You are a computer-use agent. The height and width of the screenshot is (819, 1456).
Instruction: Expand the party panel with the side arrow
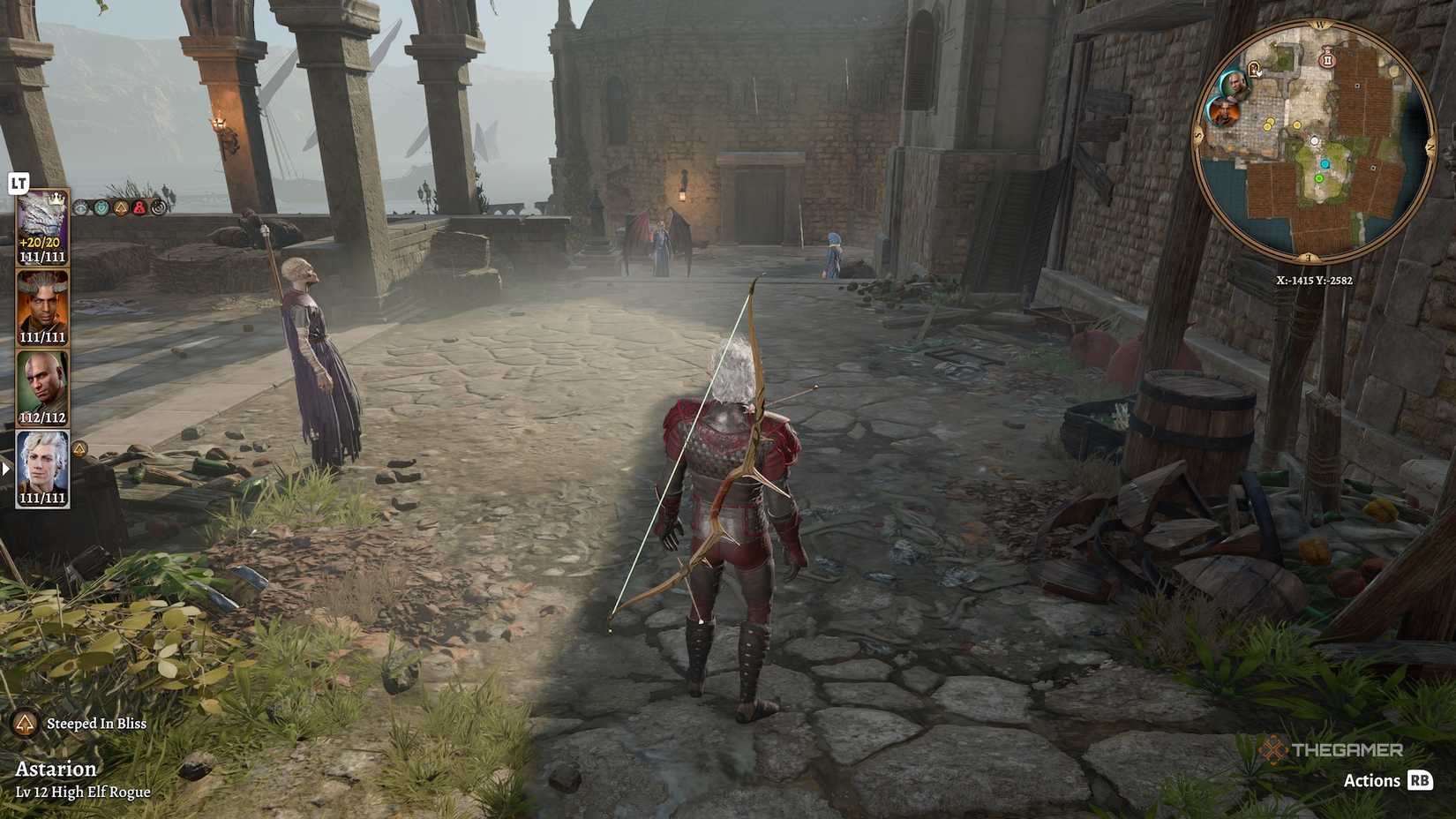tap(7, 470)
